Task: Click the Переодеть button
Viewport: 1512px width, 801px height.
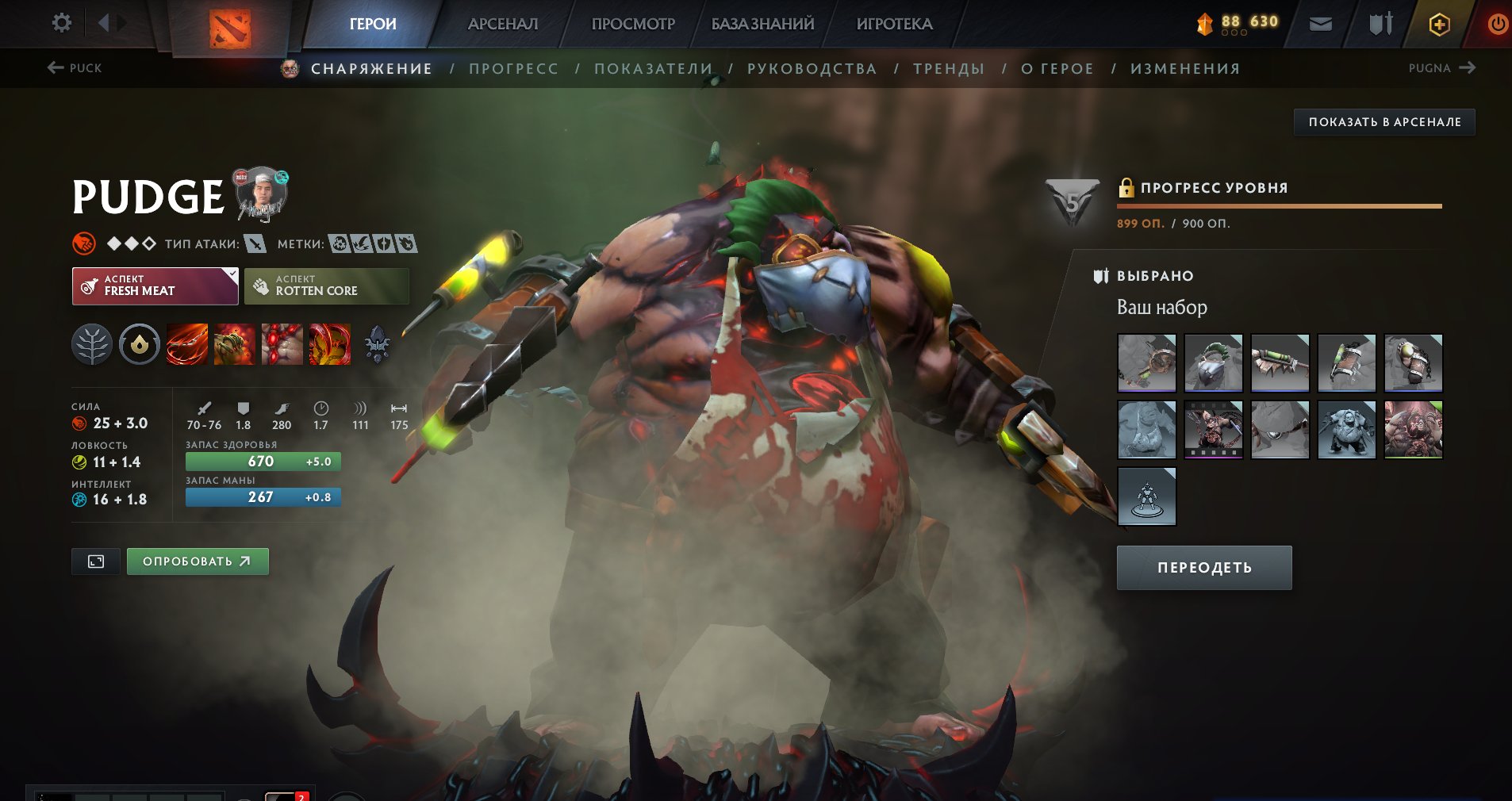Action: [1203, 568]
